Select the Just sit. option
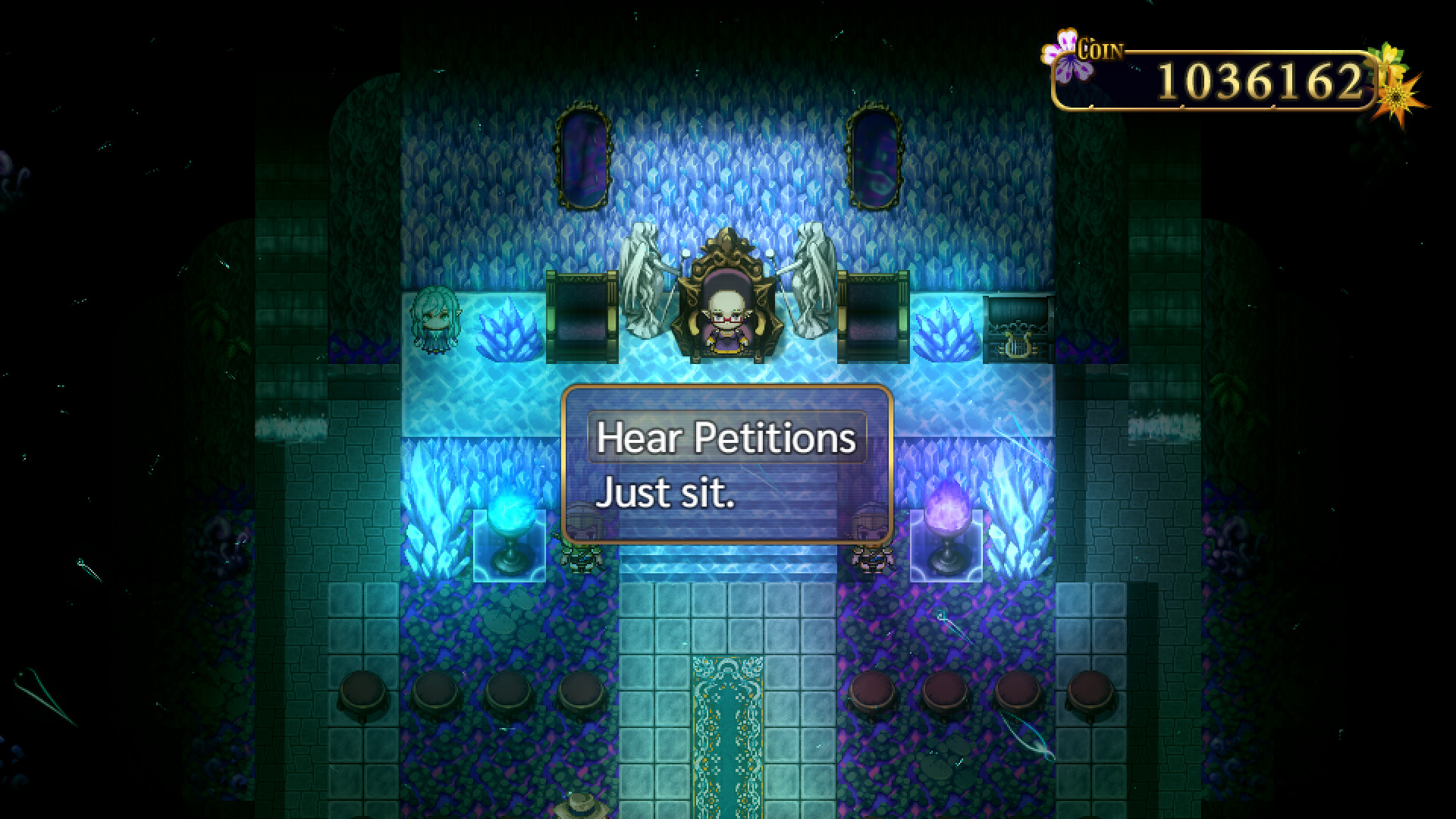1456x819 pixels. [x=664, y=493]
